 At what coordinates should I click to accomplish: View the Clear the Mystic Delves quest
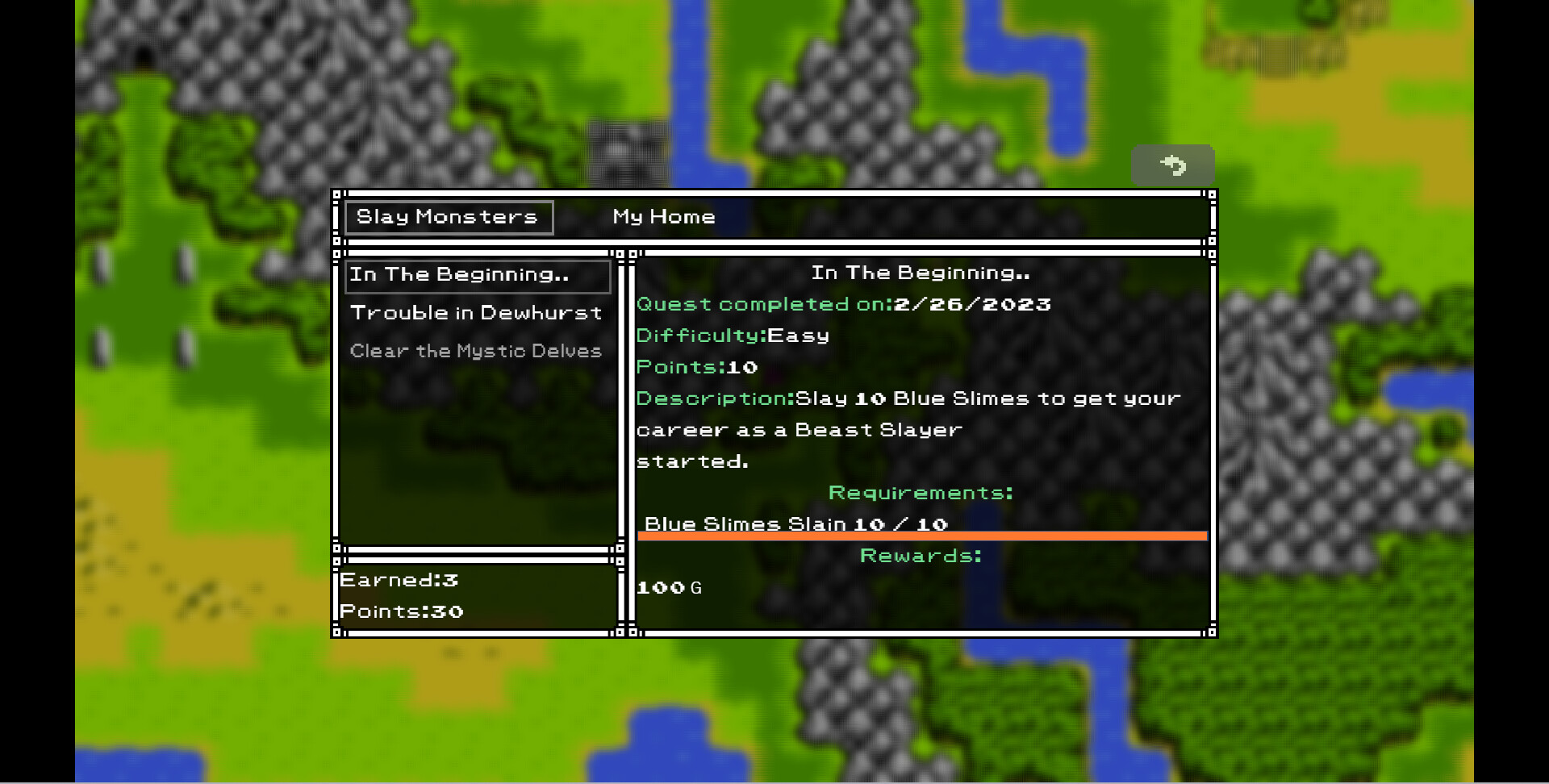tap(476, 350)
